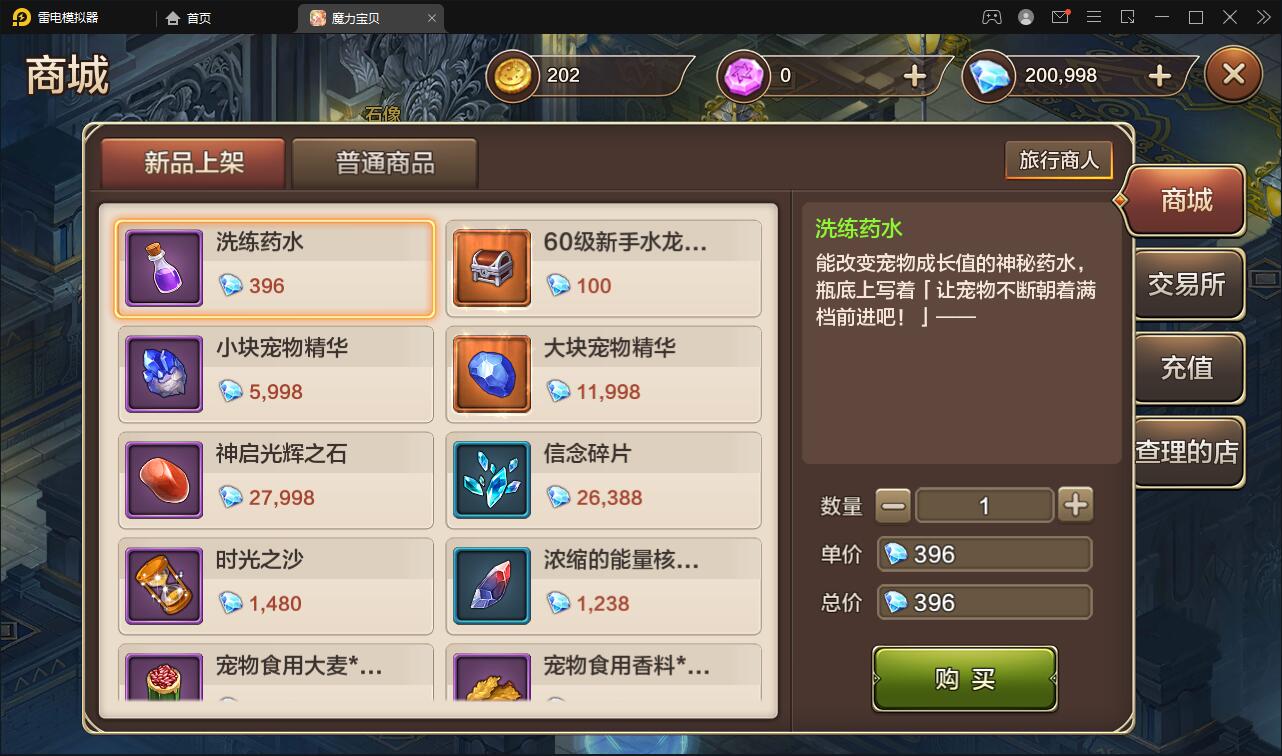Select the 神启光辉之石 red stone icon
This screenshot has width=1282, height=756.
(x=163, y=480)
